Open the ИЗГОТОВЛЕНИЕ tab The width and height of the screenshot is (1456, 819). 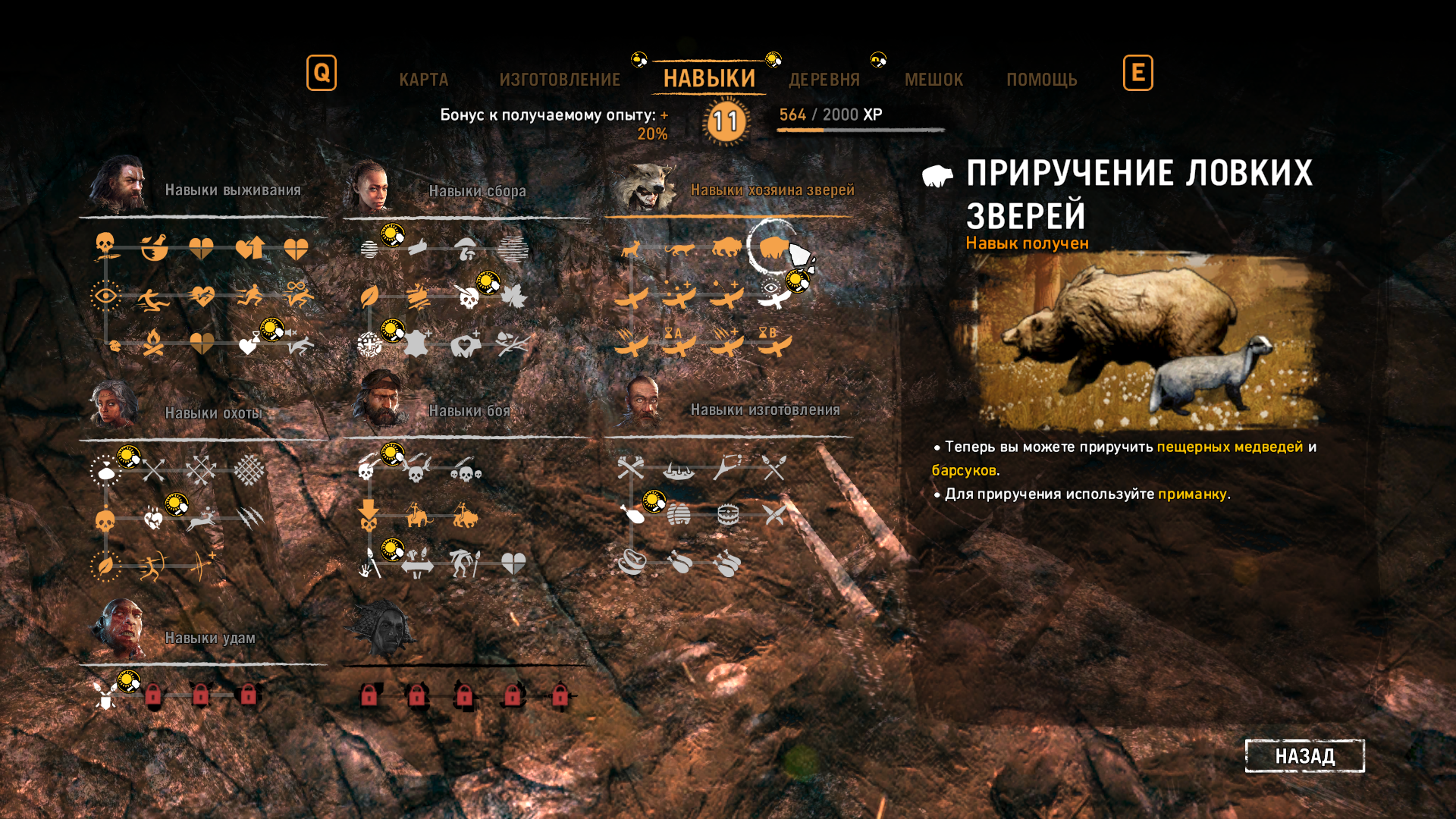(x=560, y=80)
